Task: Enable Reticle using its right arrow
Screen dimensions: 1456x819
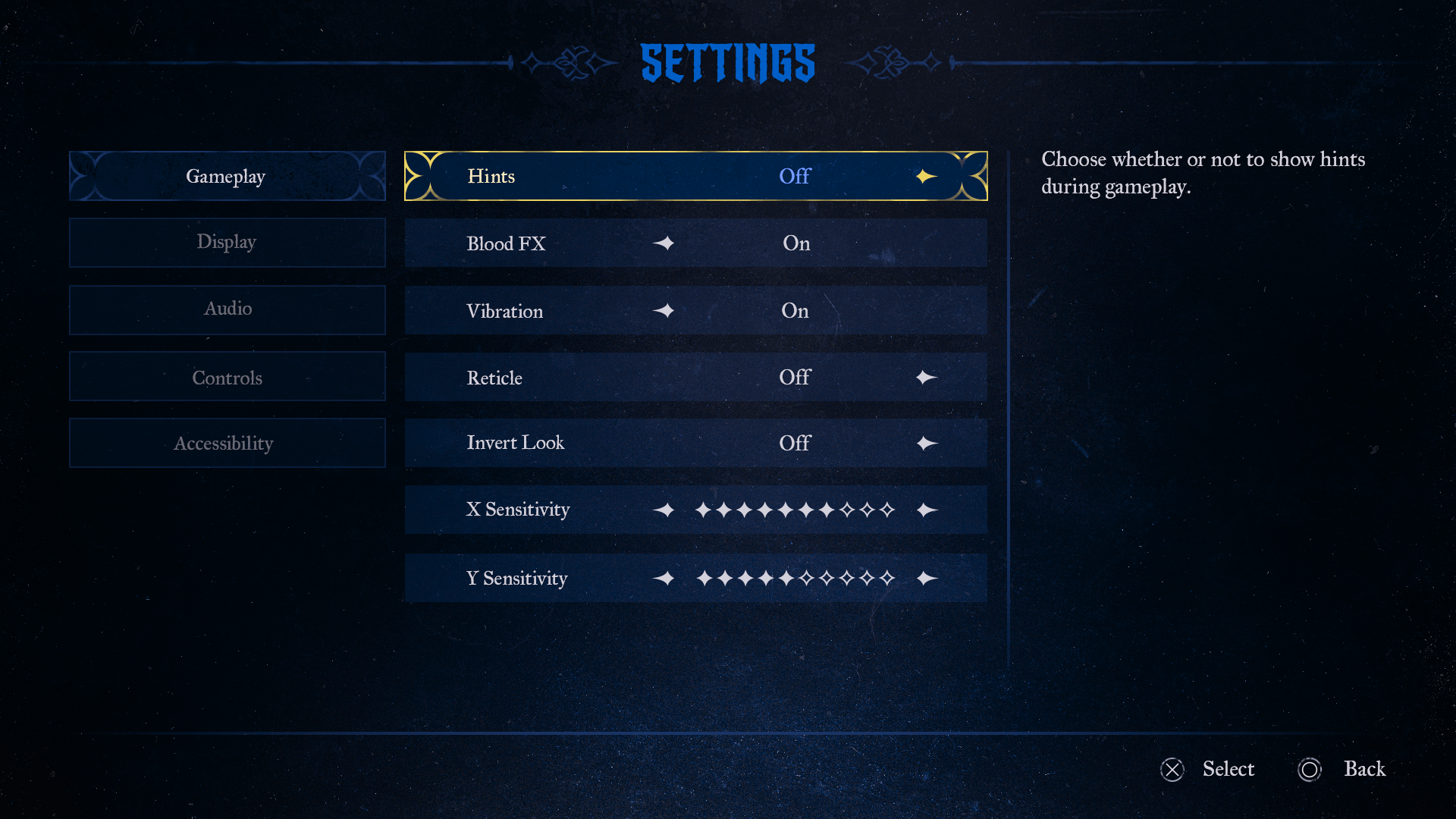Action: (x=926, y=377)
